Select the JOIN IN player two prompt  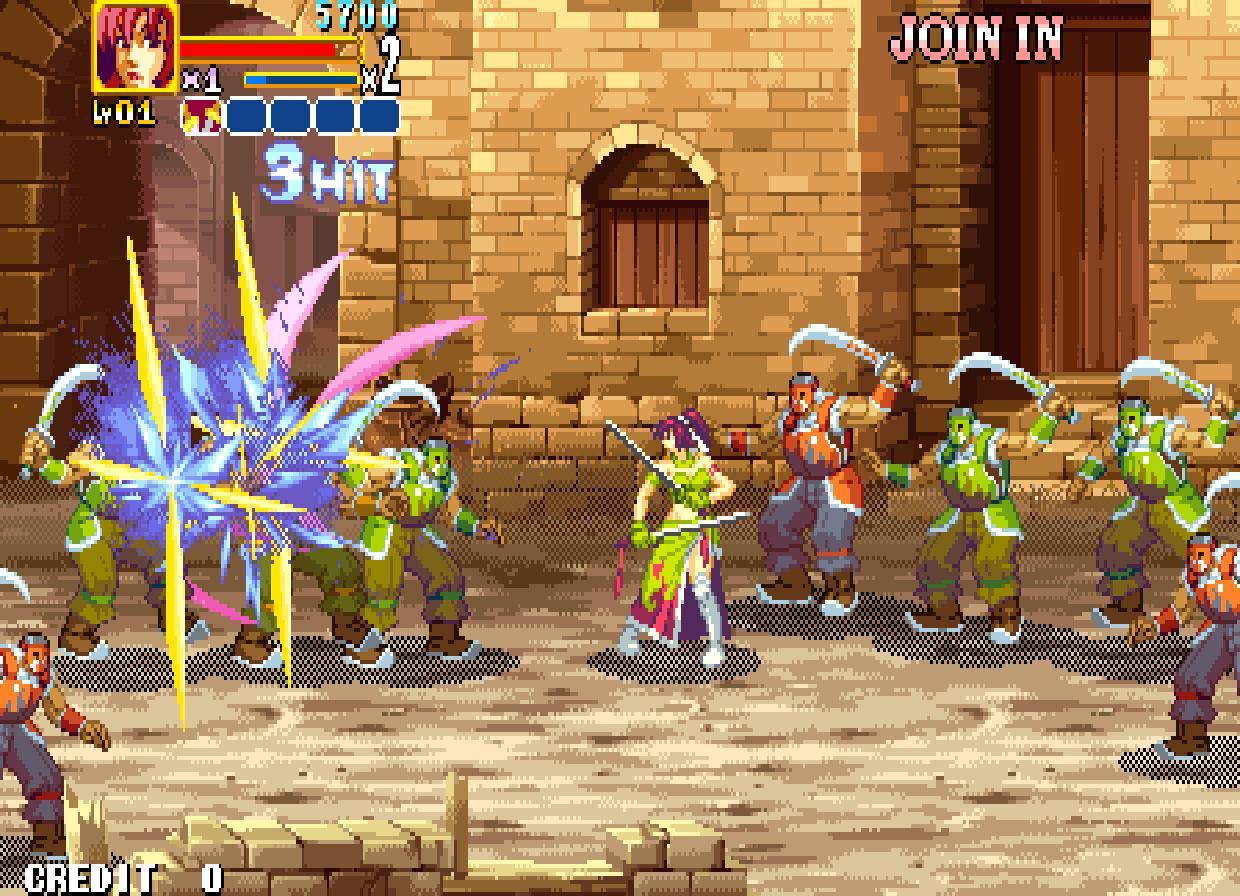pos(975,39)
